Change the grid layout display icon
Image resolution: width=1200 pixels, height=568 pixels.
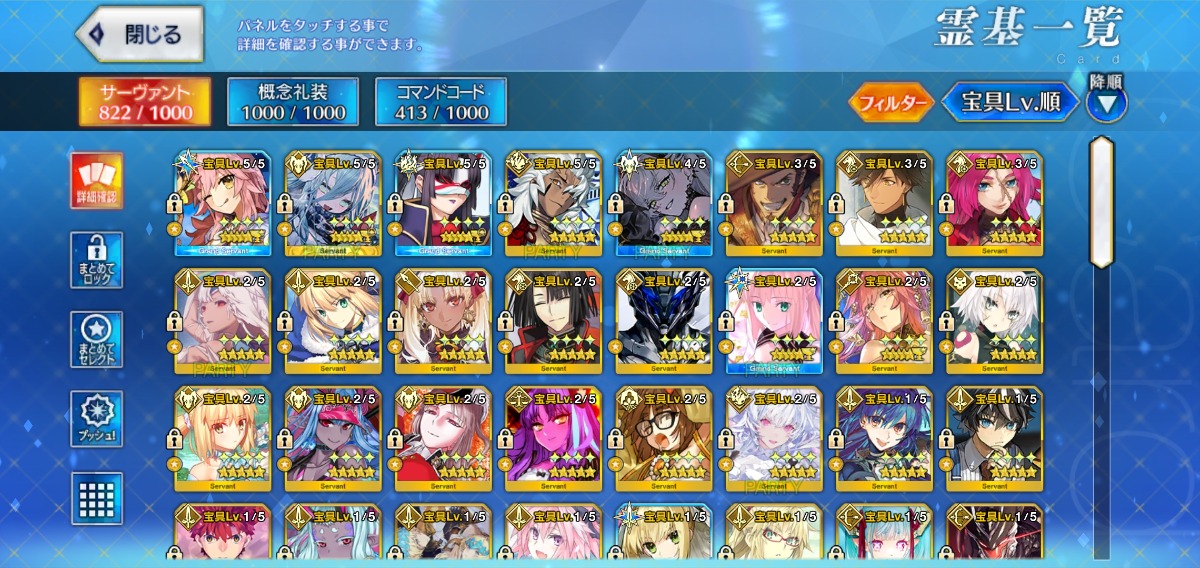click(x=97, y=498)
